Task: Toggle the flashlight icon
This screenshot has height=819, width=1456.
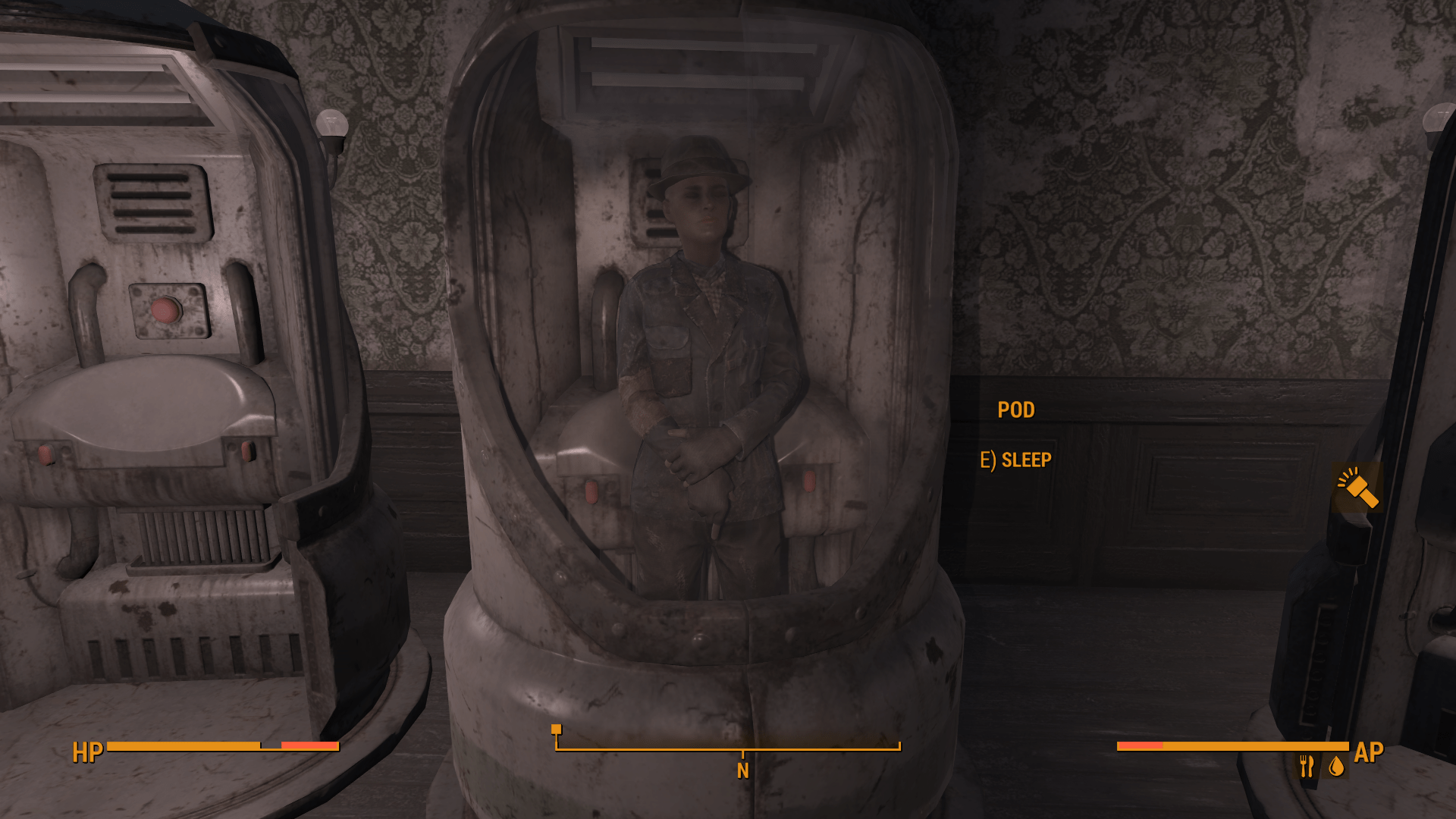Action: pos(1357,488)
